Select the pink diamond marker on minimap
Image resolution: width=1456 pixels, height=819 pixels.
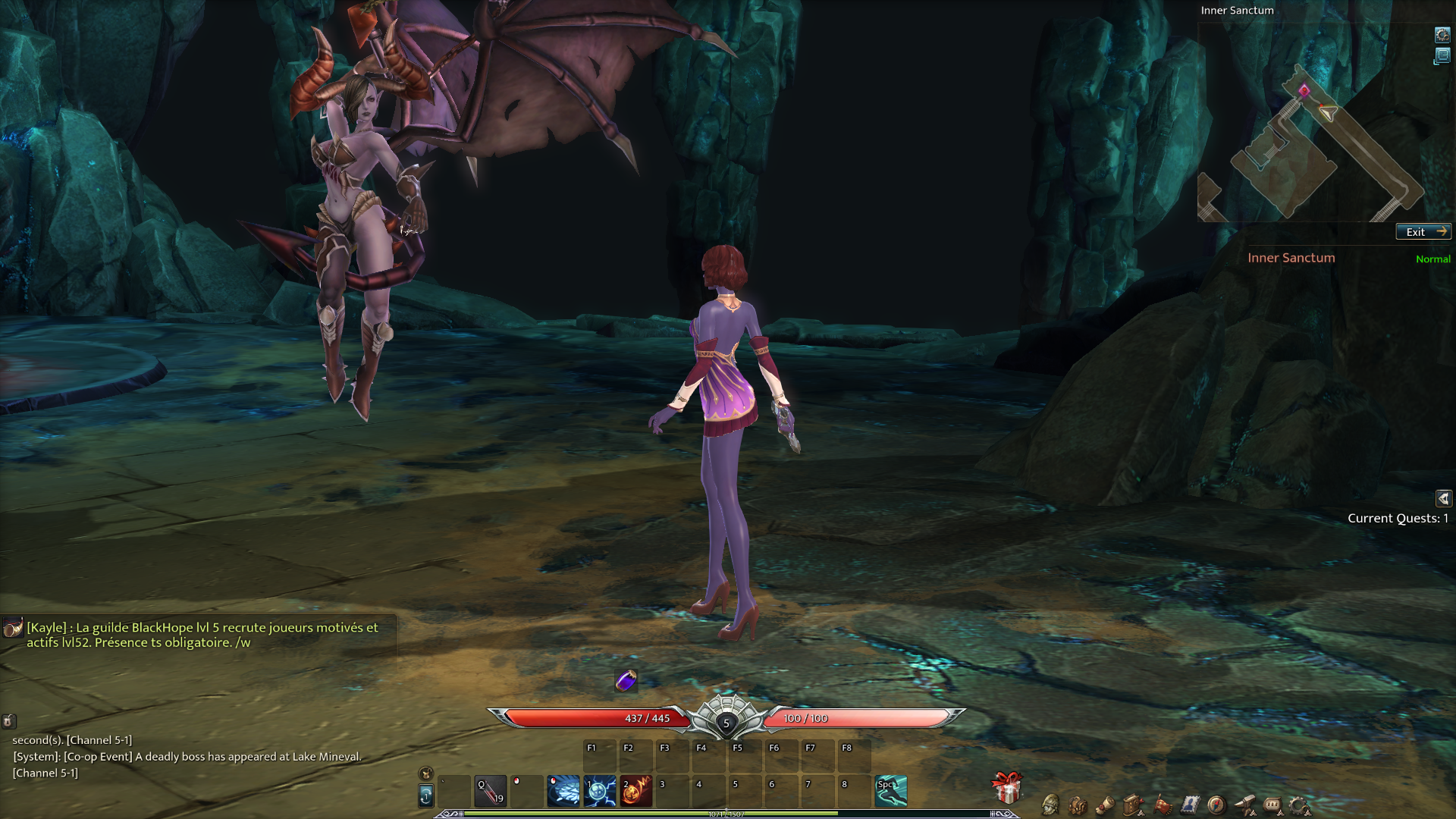coord(1304,92)
